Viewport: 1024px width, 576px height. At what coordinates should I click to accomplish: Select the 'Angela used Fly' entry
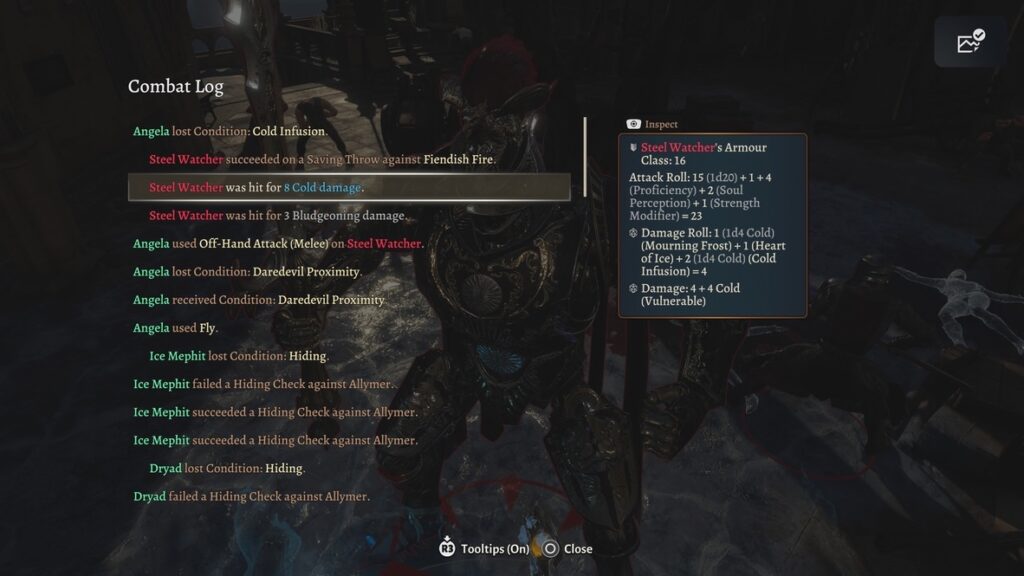pyautogui.click(x=175, y=328)
